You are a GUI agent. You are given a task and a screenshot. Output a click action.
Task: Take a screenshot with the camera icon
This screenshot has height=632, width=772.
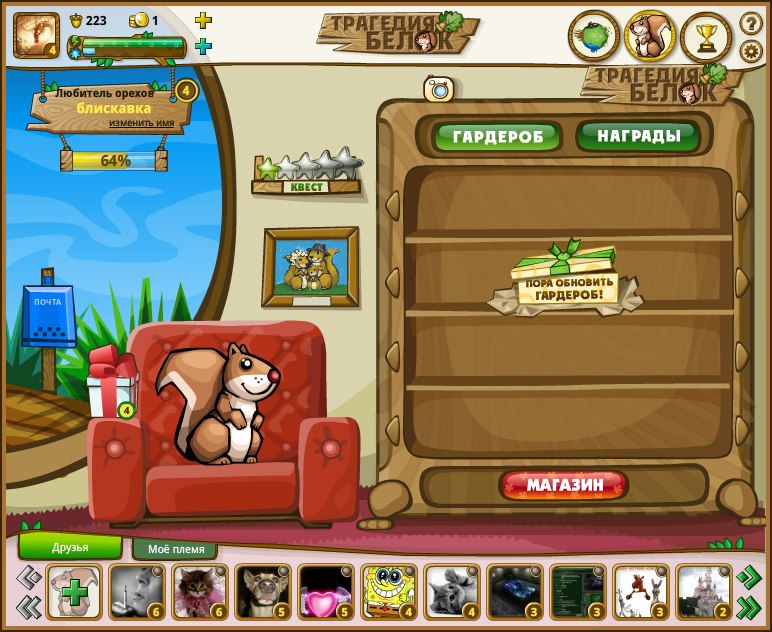coord(439,89)
